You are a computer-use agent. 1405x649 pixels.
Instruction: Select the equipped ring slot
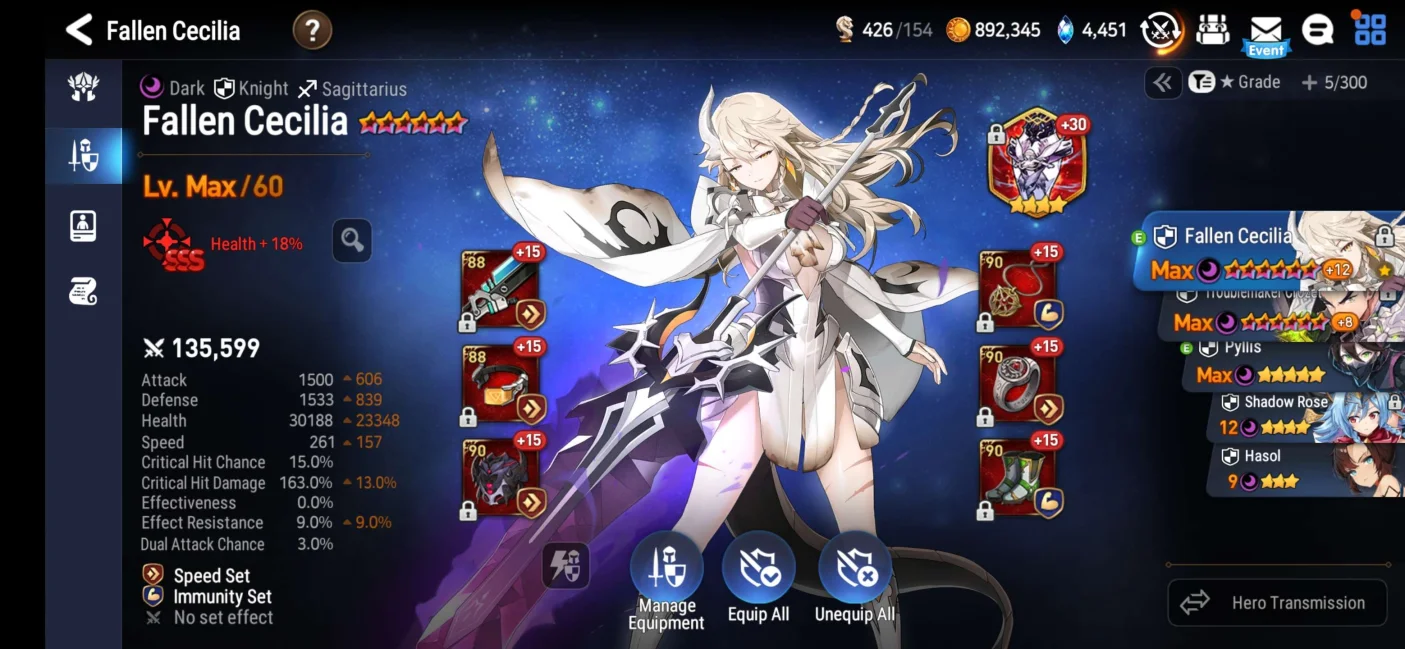[x=1018, y=383]
